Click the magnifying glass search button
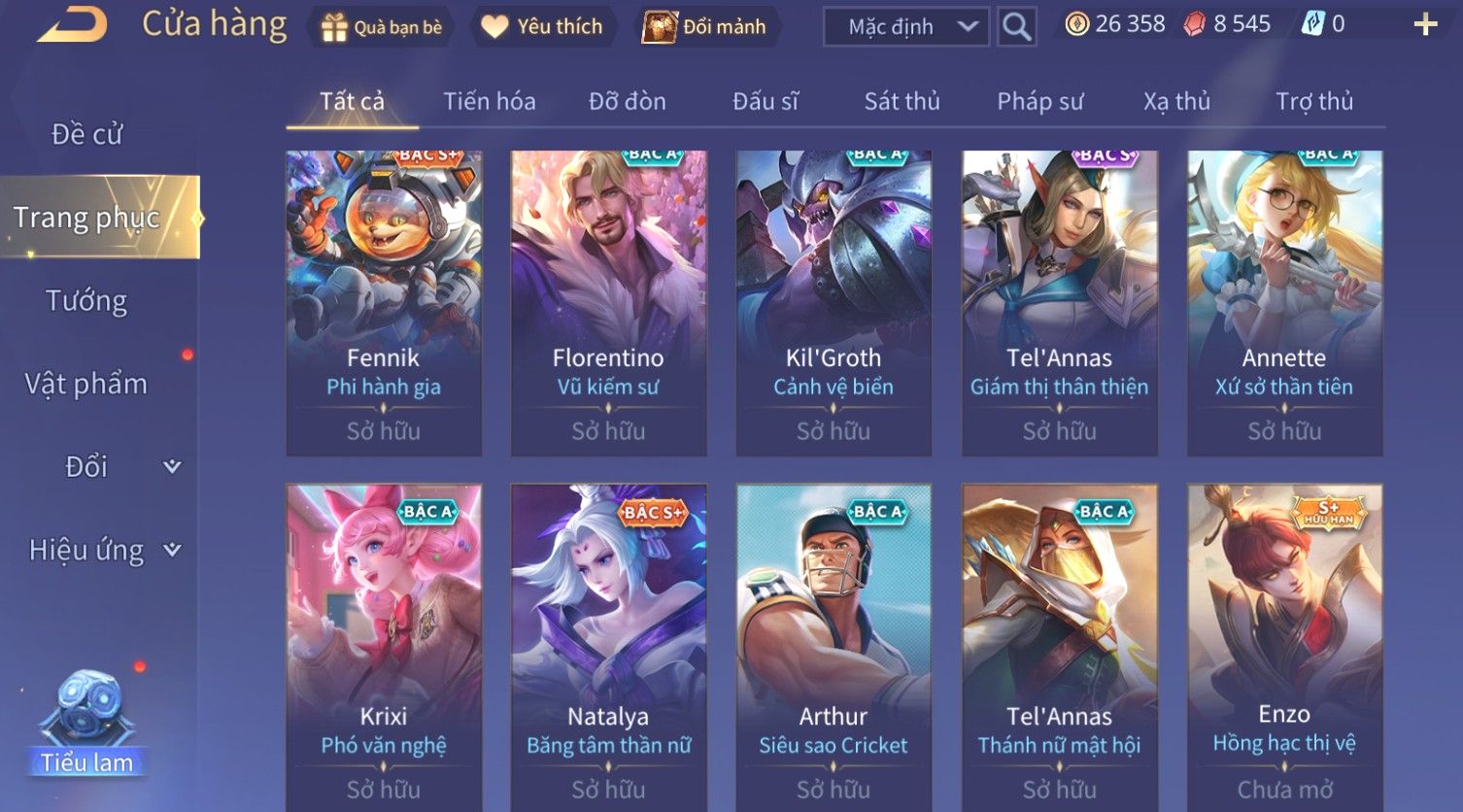The image size is (1463, 812). click(x=1016, y=27)
